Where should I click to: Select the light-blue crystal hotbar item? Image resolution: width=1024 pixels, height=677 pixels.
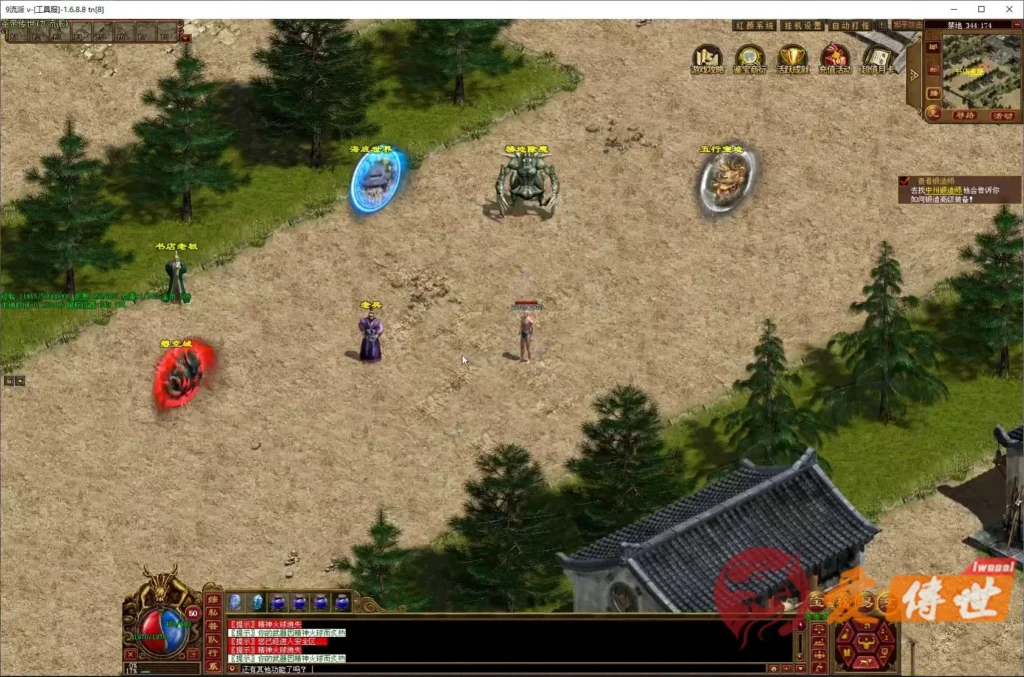257,601
